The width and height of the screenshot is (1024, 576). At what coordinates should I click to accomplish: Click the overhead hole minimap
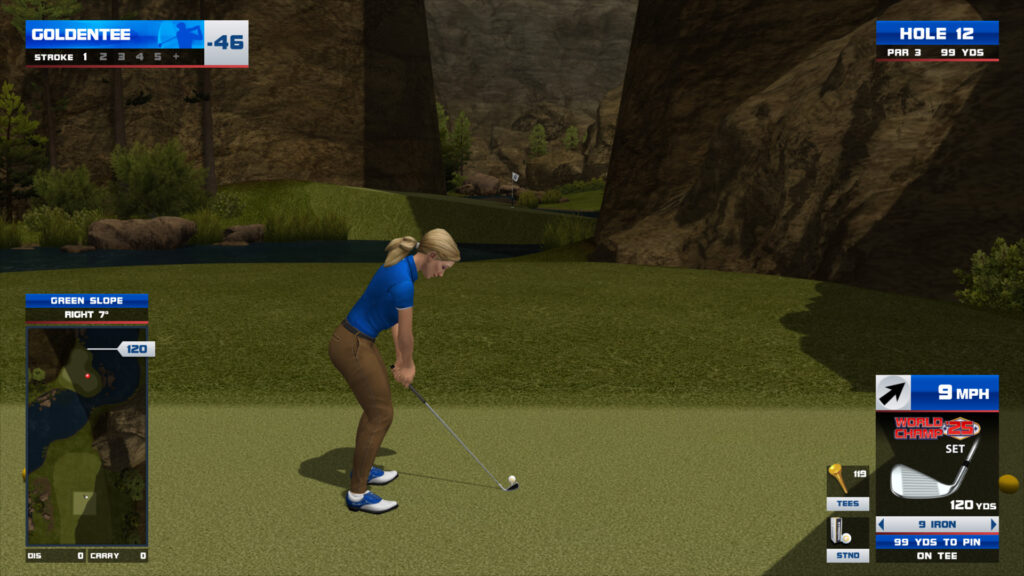pos(87,435)
